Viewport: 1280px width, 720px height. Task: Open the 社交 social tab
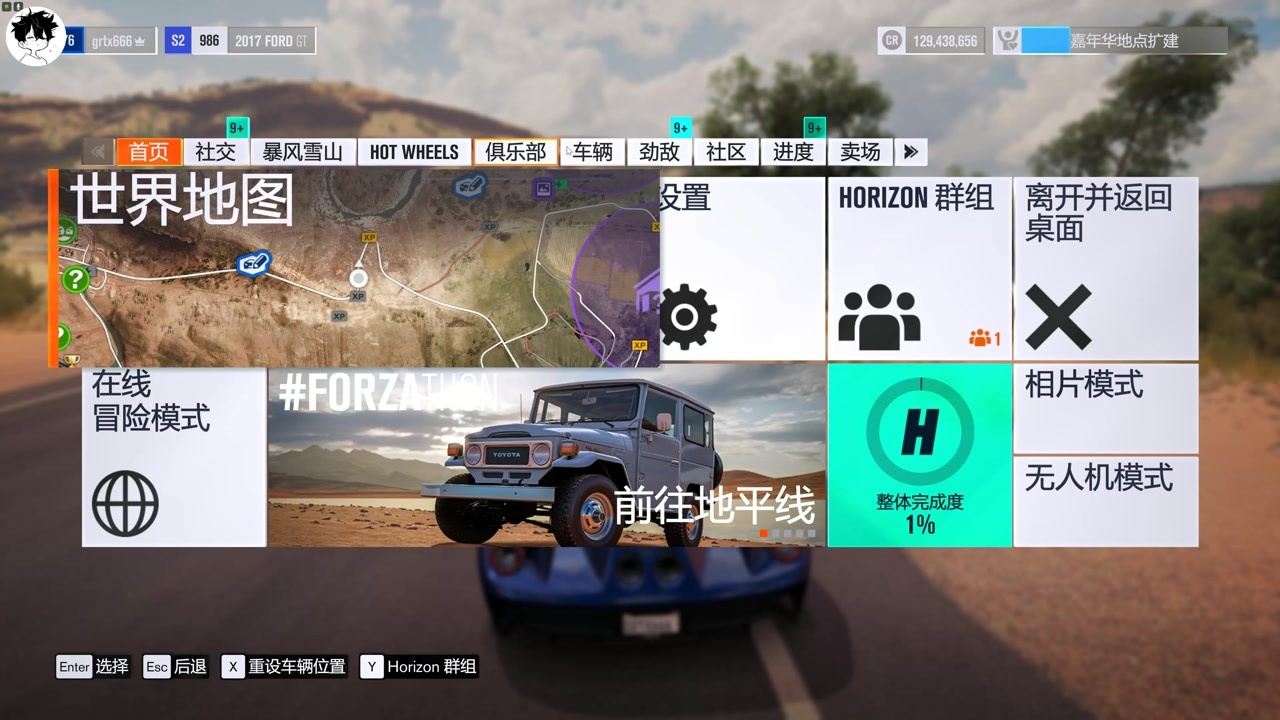tap(215, 152)
